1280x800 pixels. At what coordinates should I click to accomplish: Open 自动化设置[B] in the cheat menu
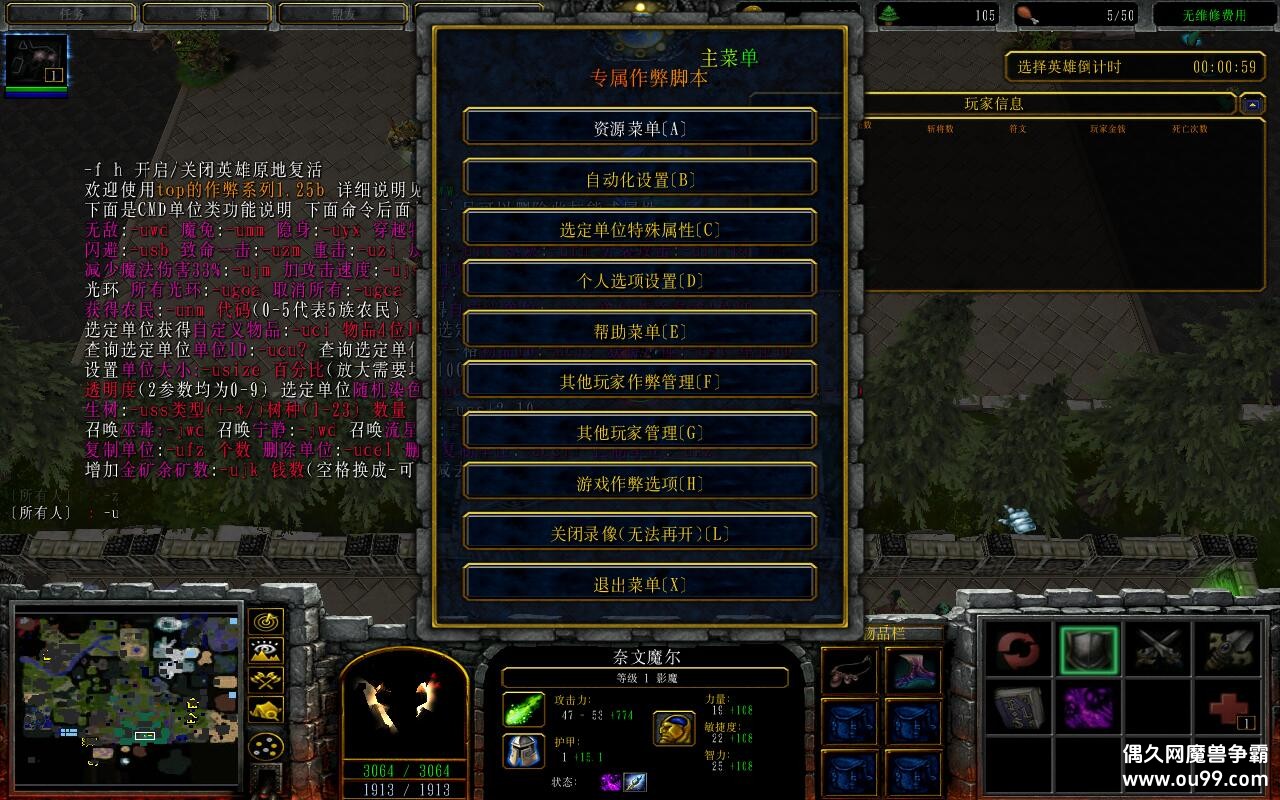coord(640,177)
